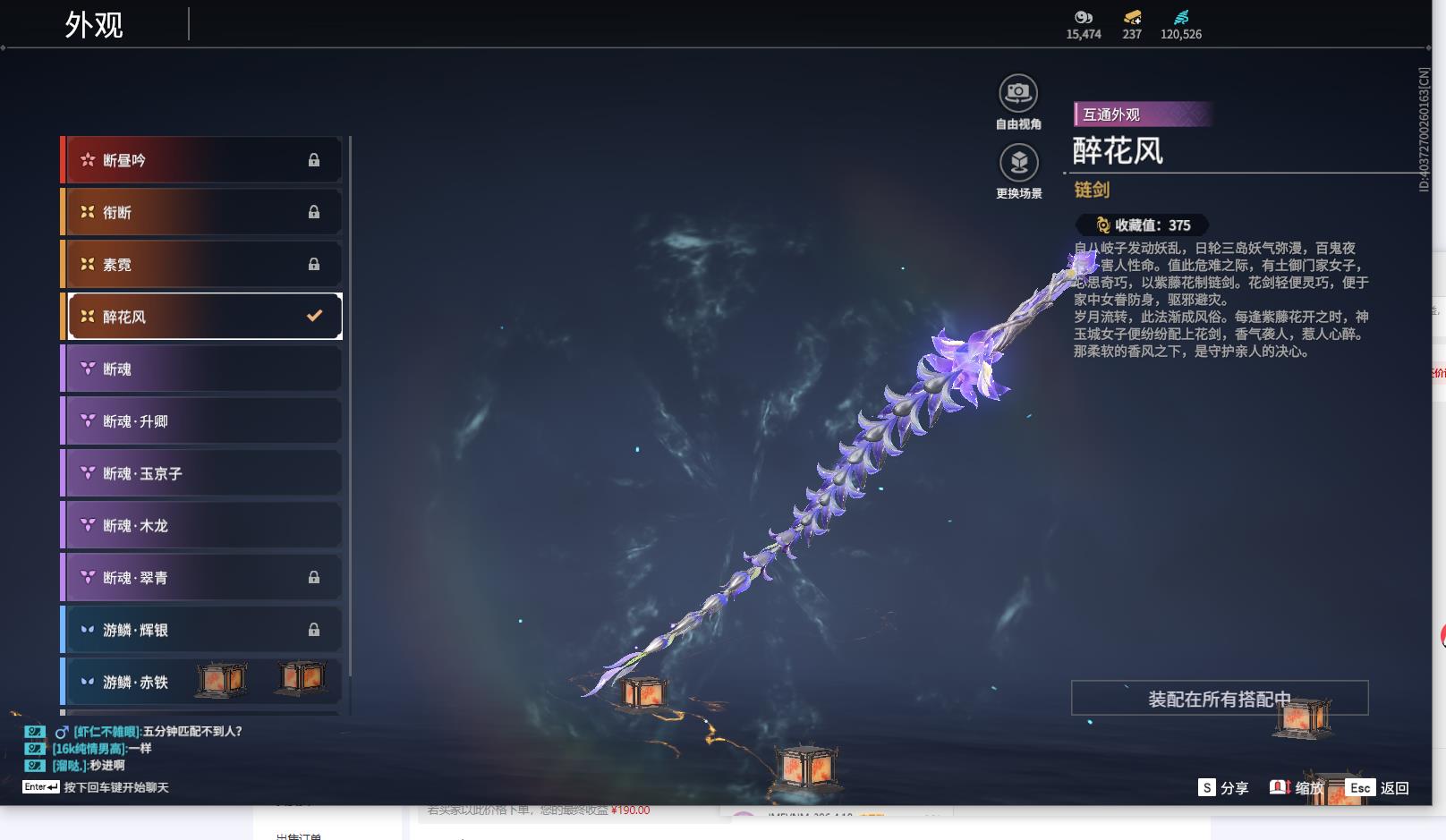Go back with the 返回 button
This screenshot has width=1446, height=840.
pyautogui.click(x=1378, y=788)
